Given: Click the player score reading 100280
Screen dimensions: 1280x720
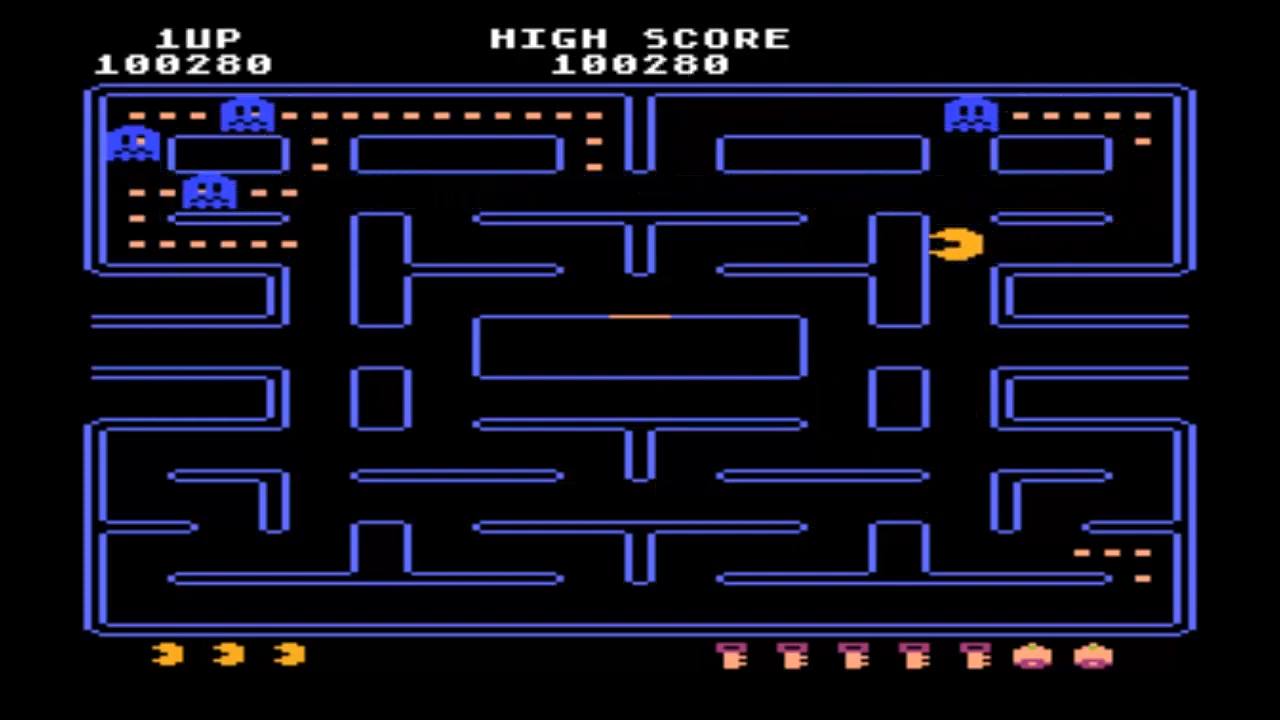Looking at the screenshot, I should 184,64.
